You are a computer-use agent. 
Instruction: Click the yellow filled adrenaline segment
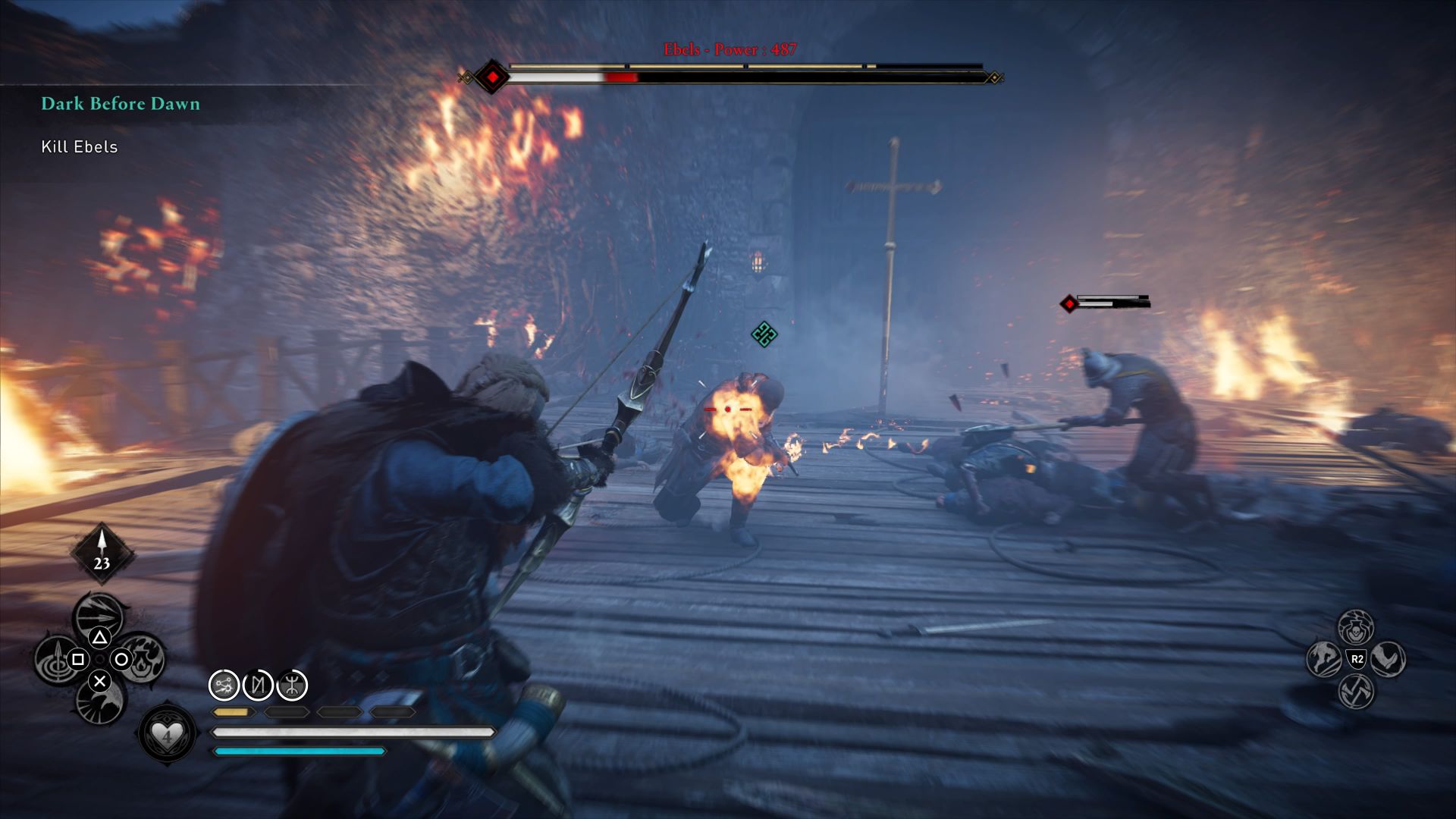pos(231,714)
